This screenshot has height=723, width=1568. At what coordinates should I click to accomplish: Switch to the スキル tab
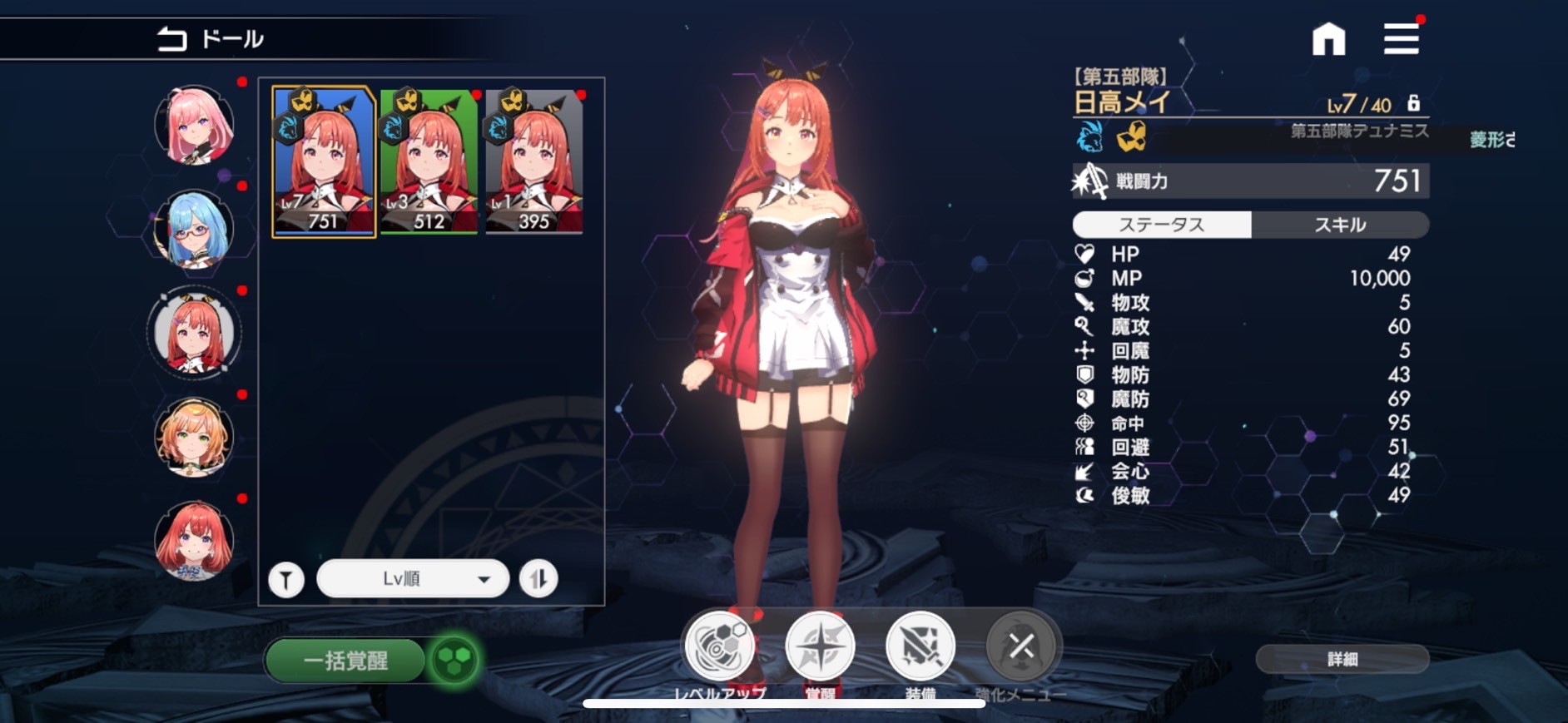[x=1341, y=224]
